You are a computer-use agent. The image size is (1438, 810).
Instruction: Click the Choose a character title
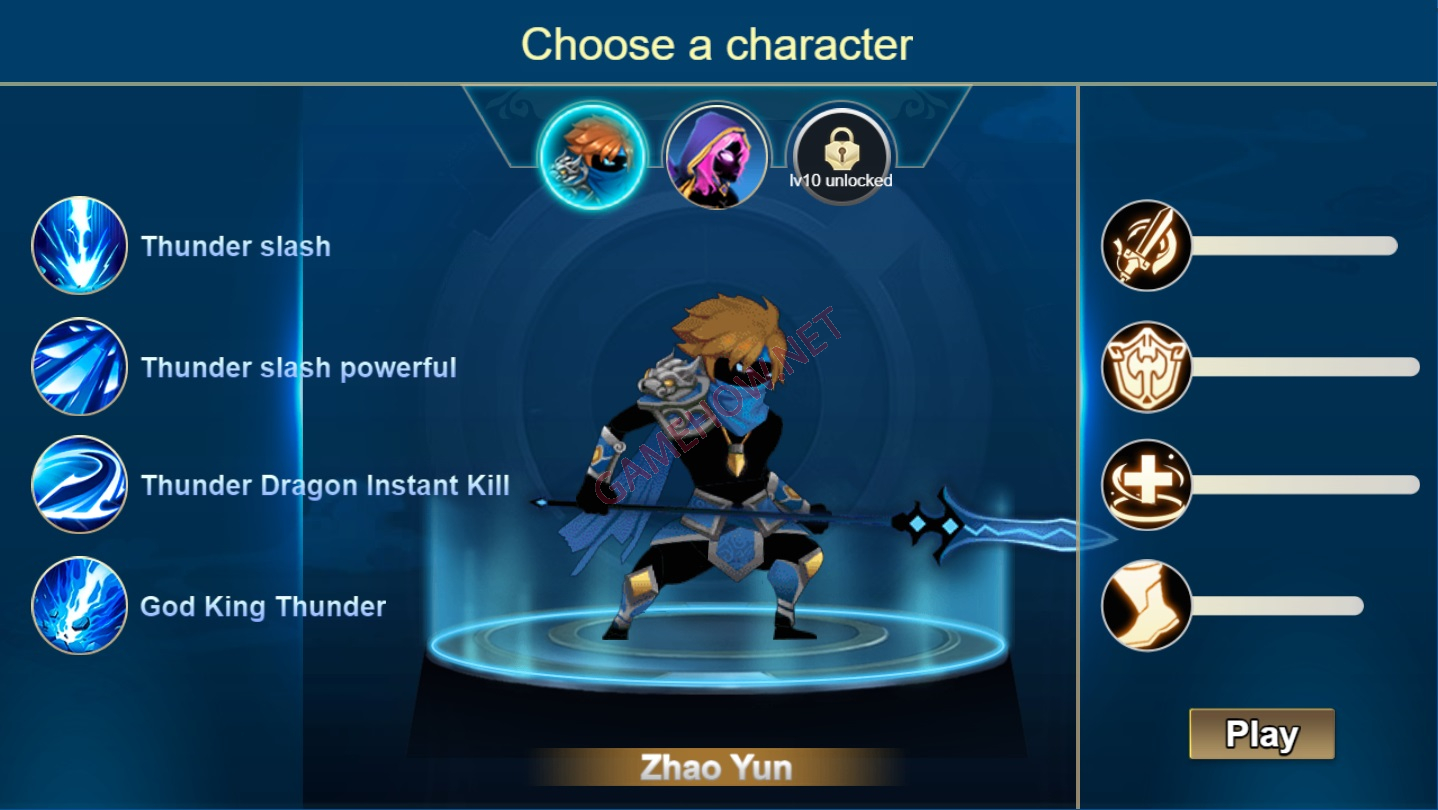click(x=718, y=42)
